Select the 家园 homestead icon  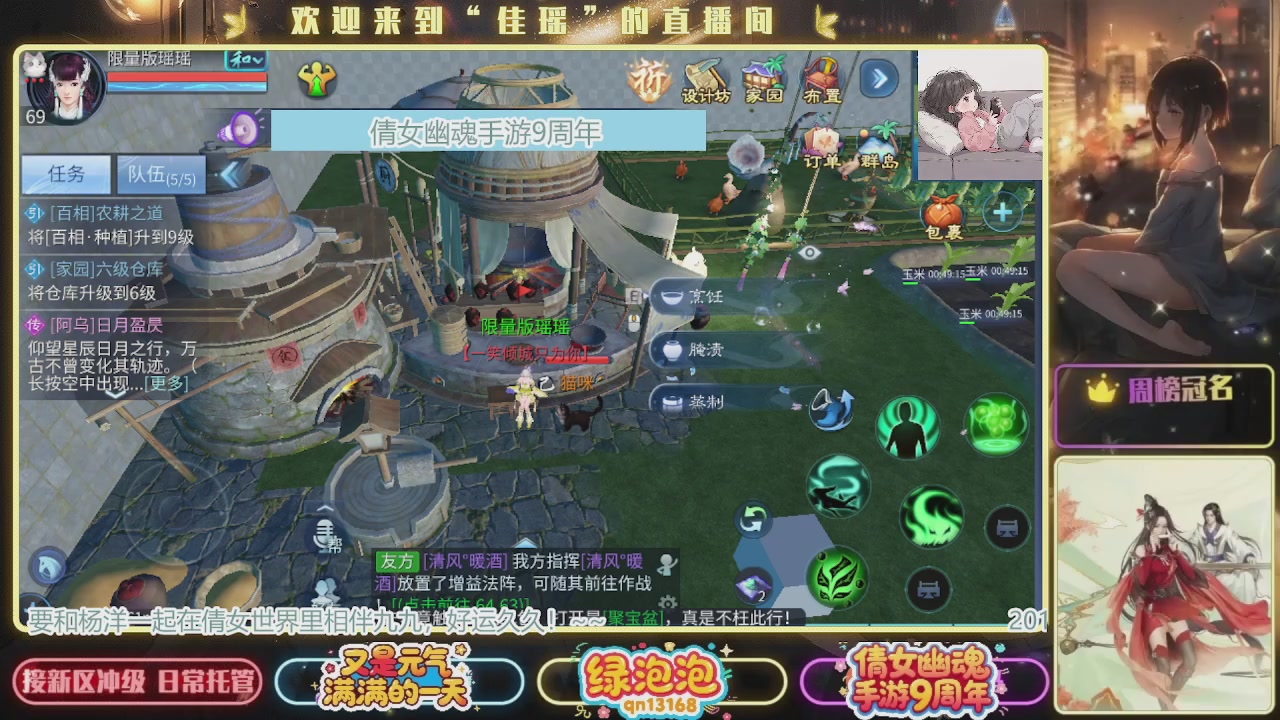click(x=762, y=78)
